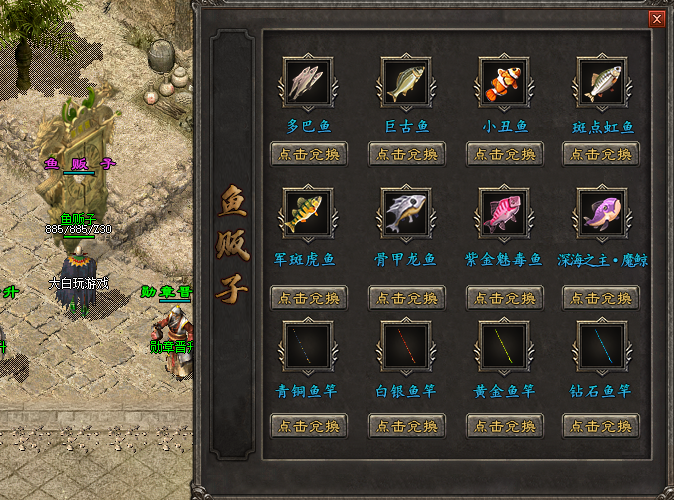Pick the purple 深海之主·魔鲸 whale icon
The image size is (674, 500).
pyautogui.click(x=602, y=213)
